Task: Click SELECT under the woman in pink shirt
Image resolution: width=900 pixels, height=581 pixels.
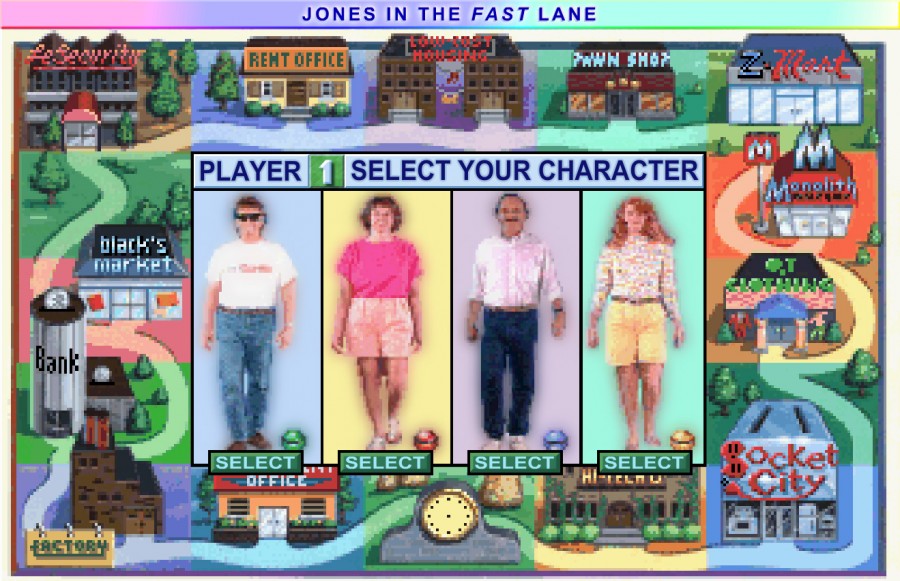Action: tap(385, 462)
